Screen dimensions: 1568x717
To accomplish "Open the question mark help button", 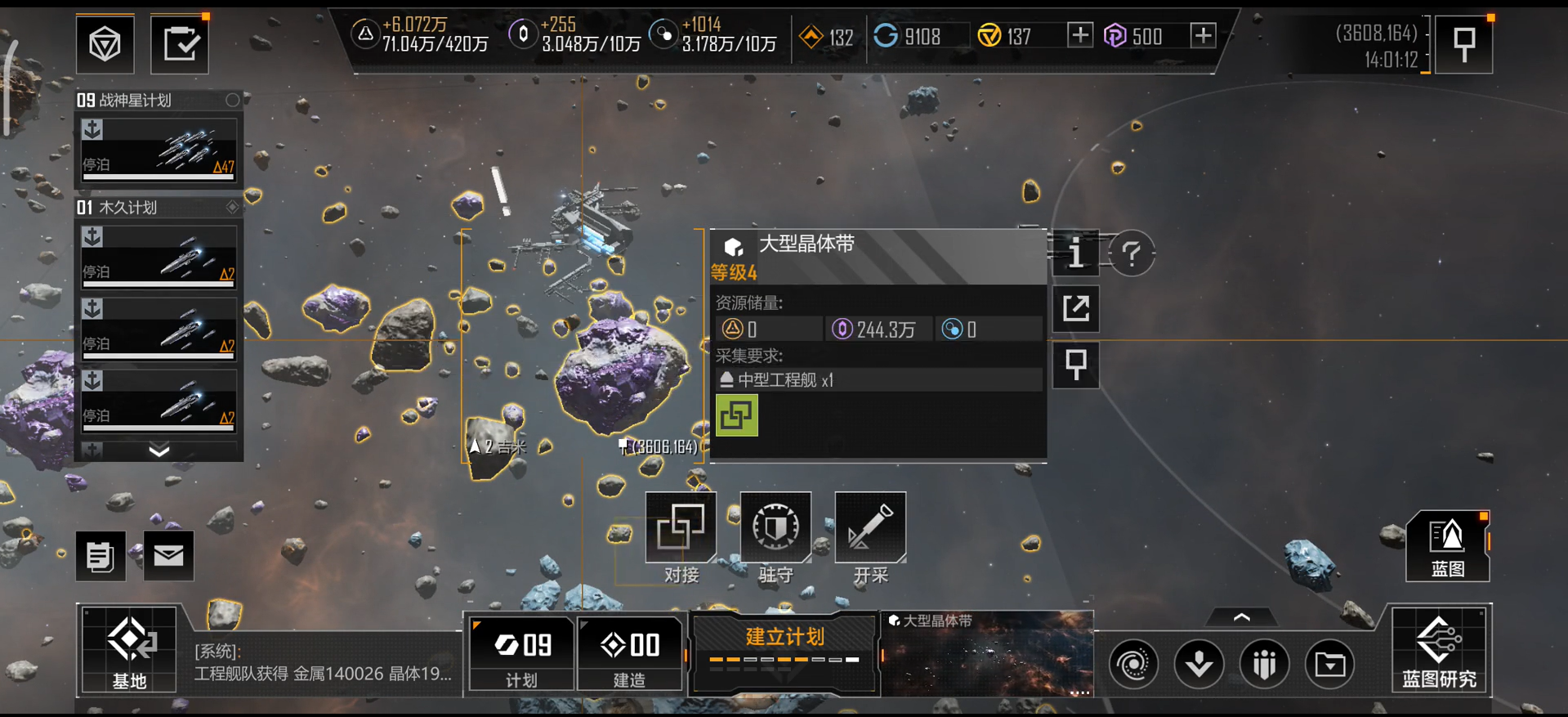I will click(x=1132, y=254).
